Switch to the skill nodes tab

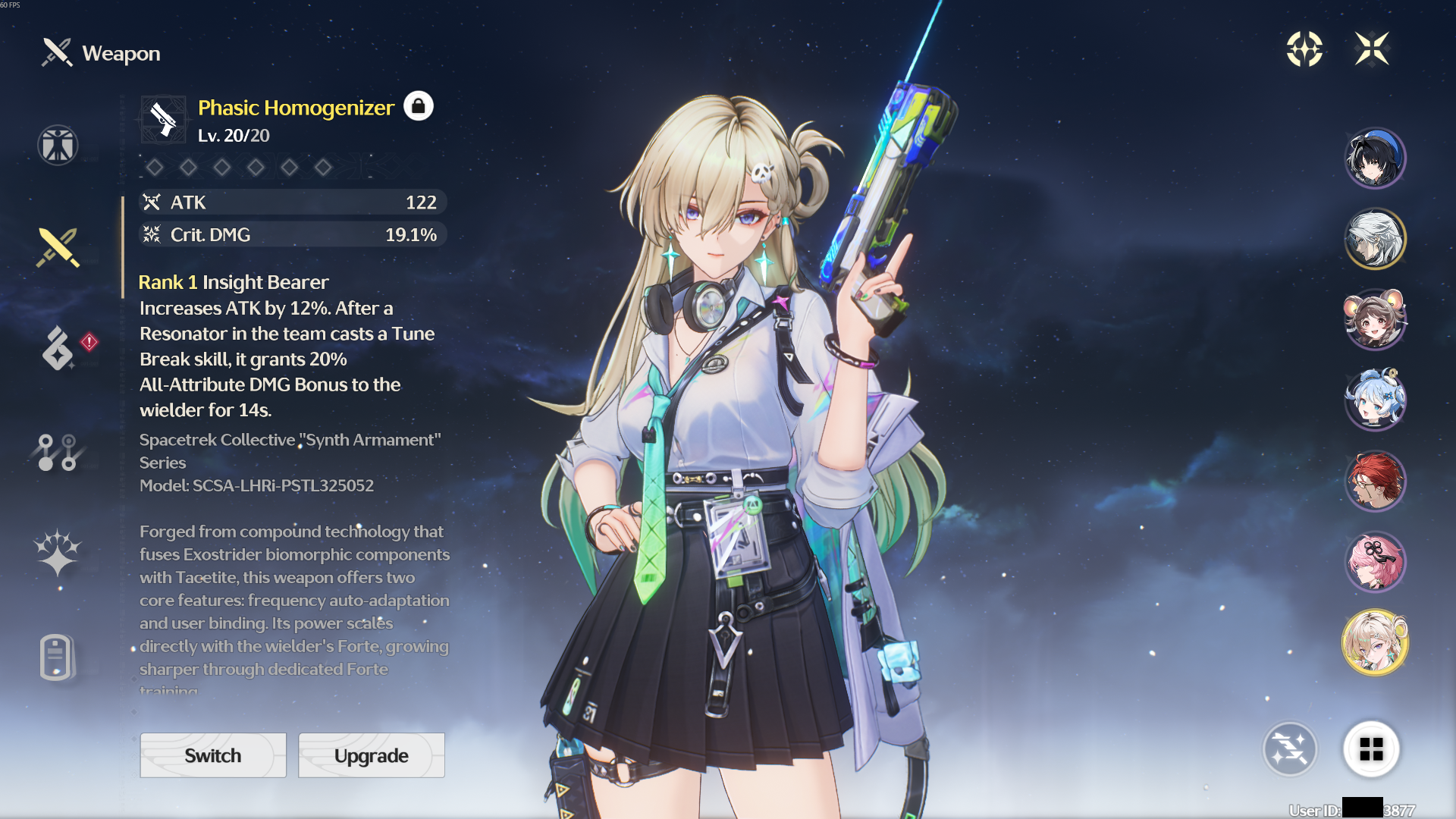coord(58,452)
